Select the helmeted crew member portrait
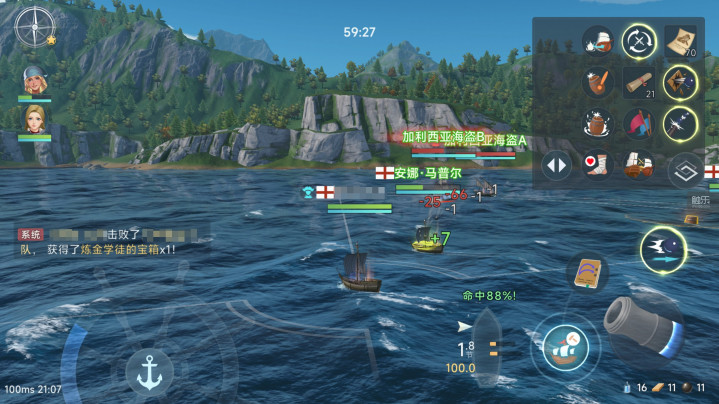Image resolution: width=719 pixels, height=404 pixels. (x=35, y=78)
